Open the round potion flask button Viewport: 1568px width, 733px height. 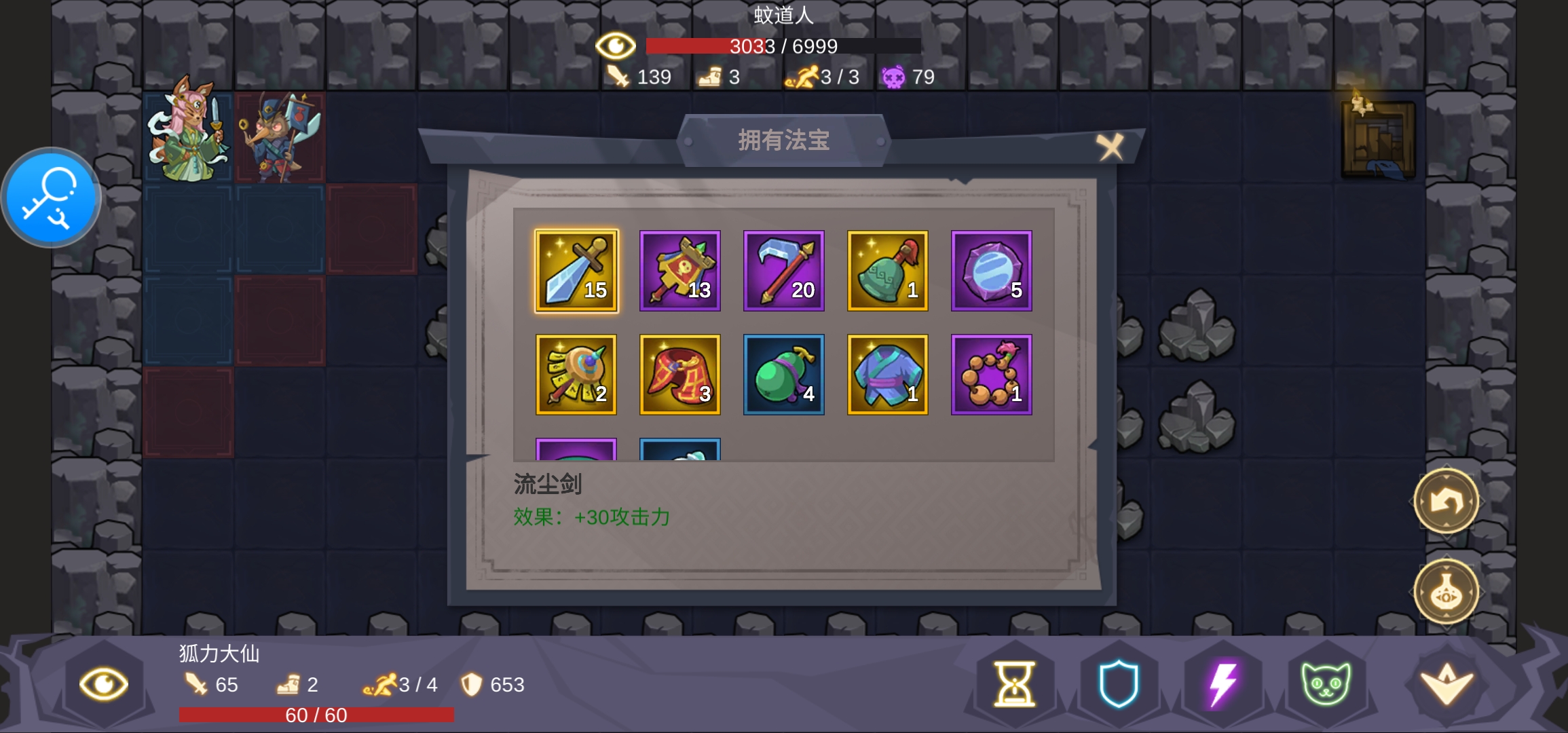click(1446, 593)
